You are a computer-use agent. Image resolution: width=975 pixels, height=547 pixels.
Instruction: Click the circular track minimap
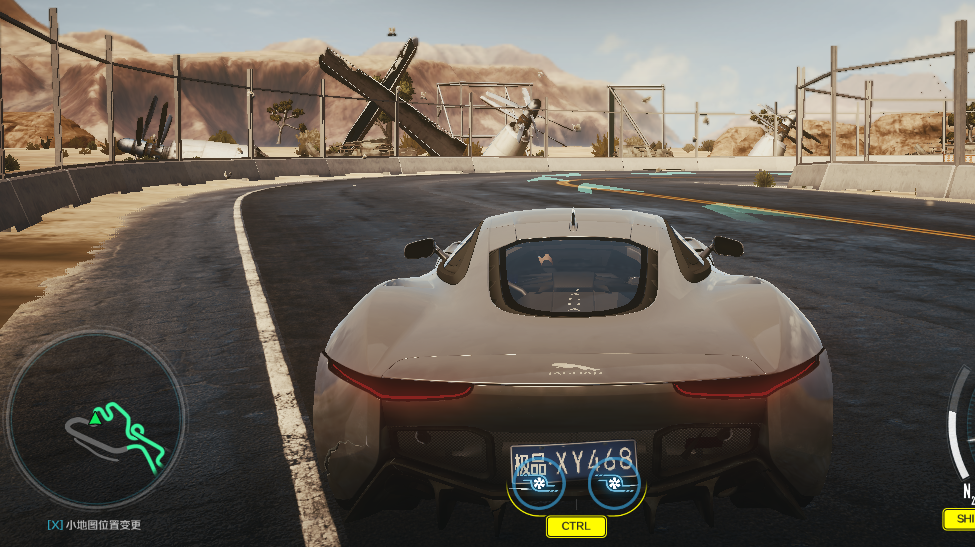[96, 418]
